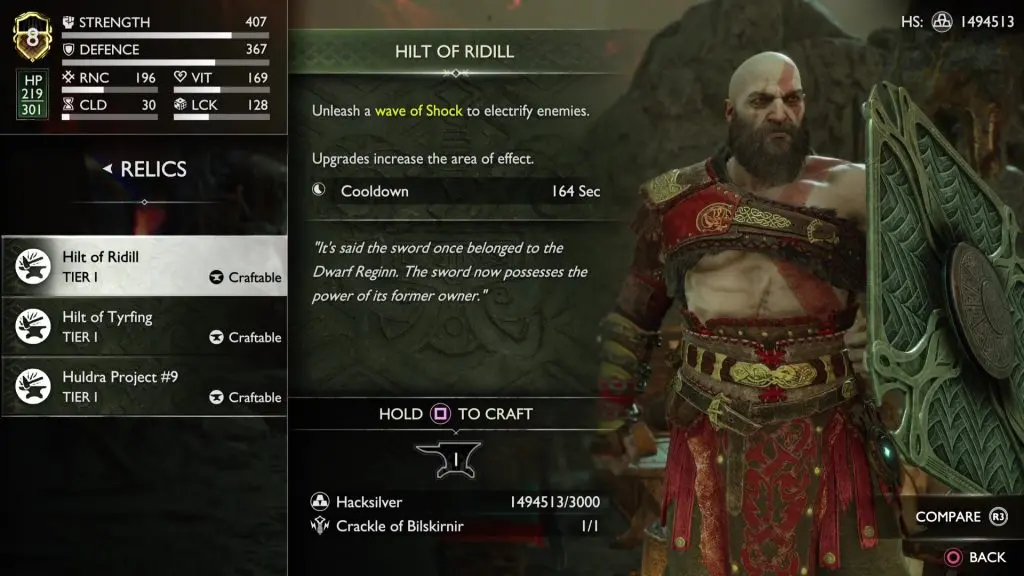The width and height of the screenshot is (1024, 576).
Task: Select the Hilt of Ridill relic
Action: pyautogui.click(x=144, y=266)
